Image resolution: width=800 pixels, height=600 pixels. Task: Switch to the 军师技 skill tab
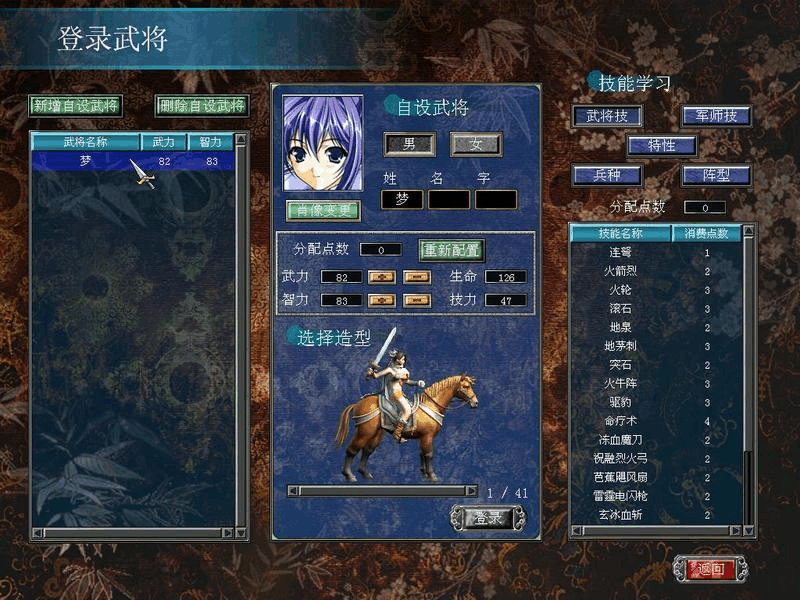[716, 116]
